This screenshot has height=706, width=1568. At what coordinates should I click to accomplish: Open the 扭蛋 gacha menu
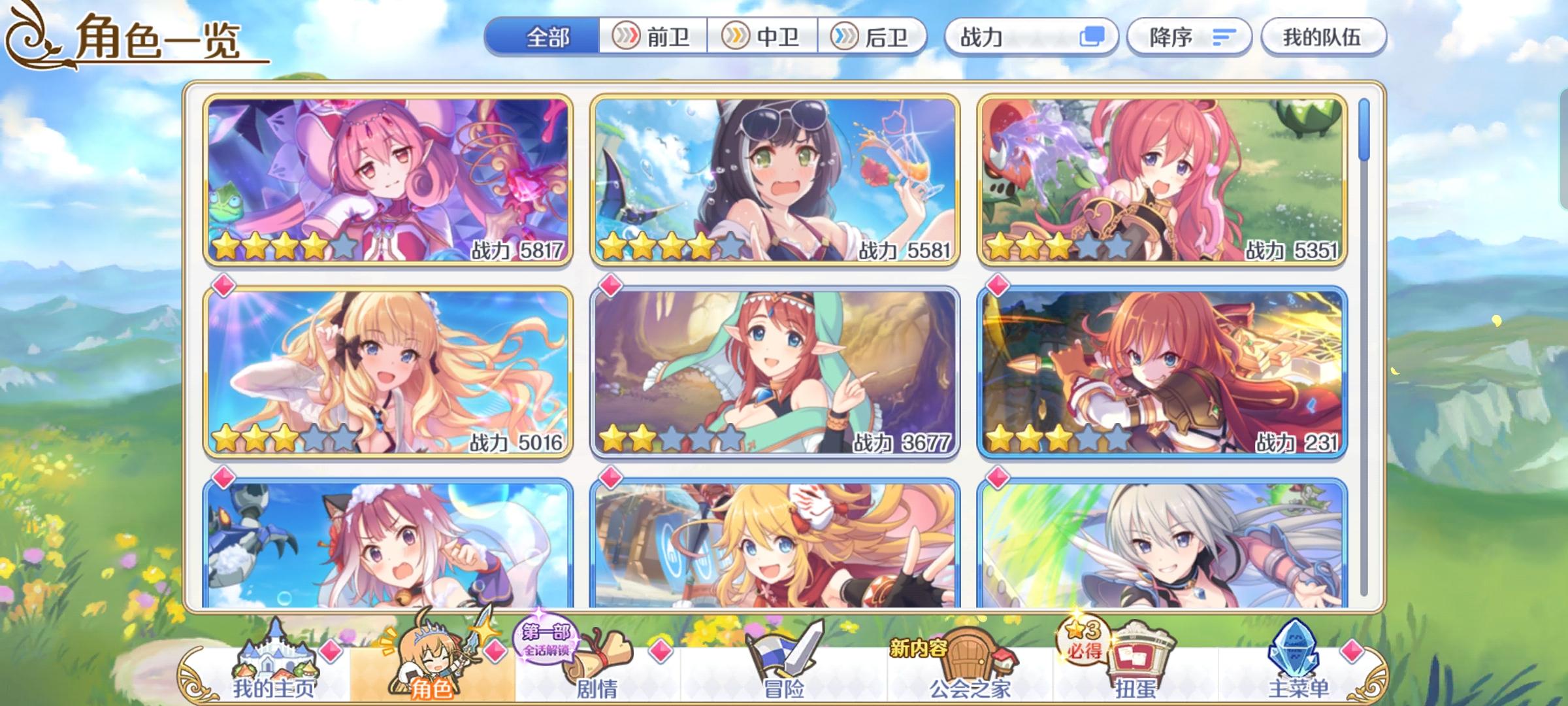coord(1135,673)
